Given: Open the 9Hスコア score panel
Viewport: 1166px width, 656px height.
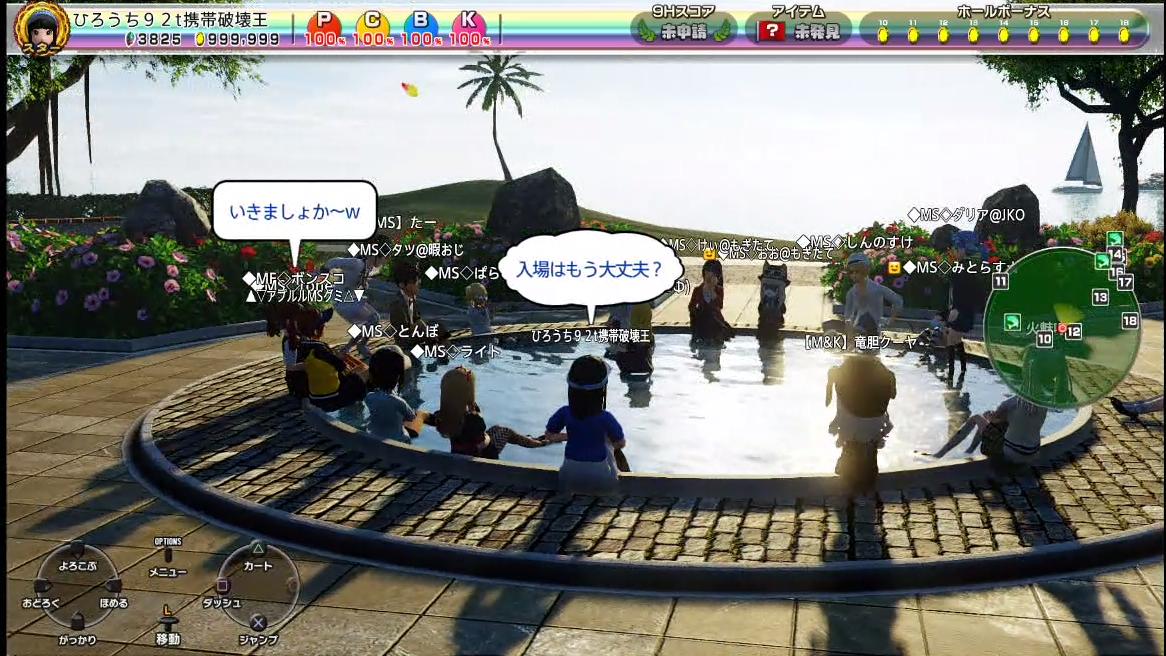Looking at the screenshot, I should point(684,31).
